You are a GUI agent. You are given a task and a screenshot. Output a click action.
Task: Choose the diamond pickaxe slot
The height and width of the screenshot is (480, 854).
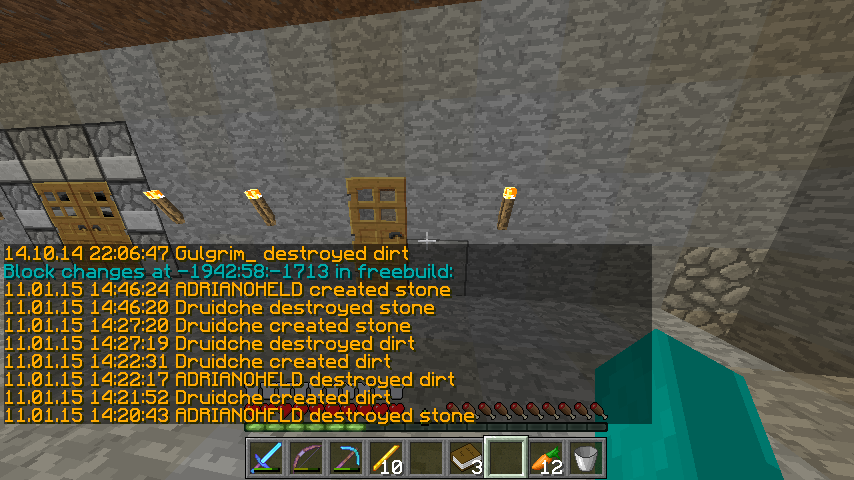(345, 458)
